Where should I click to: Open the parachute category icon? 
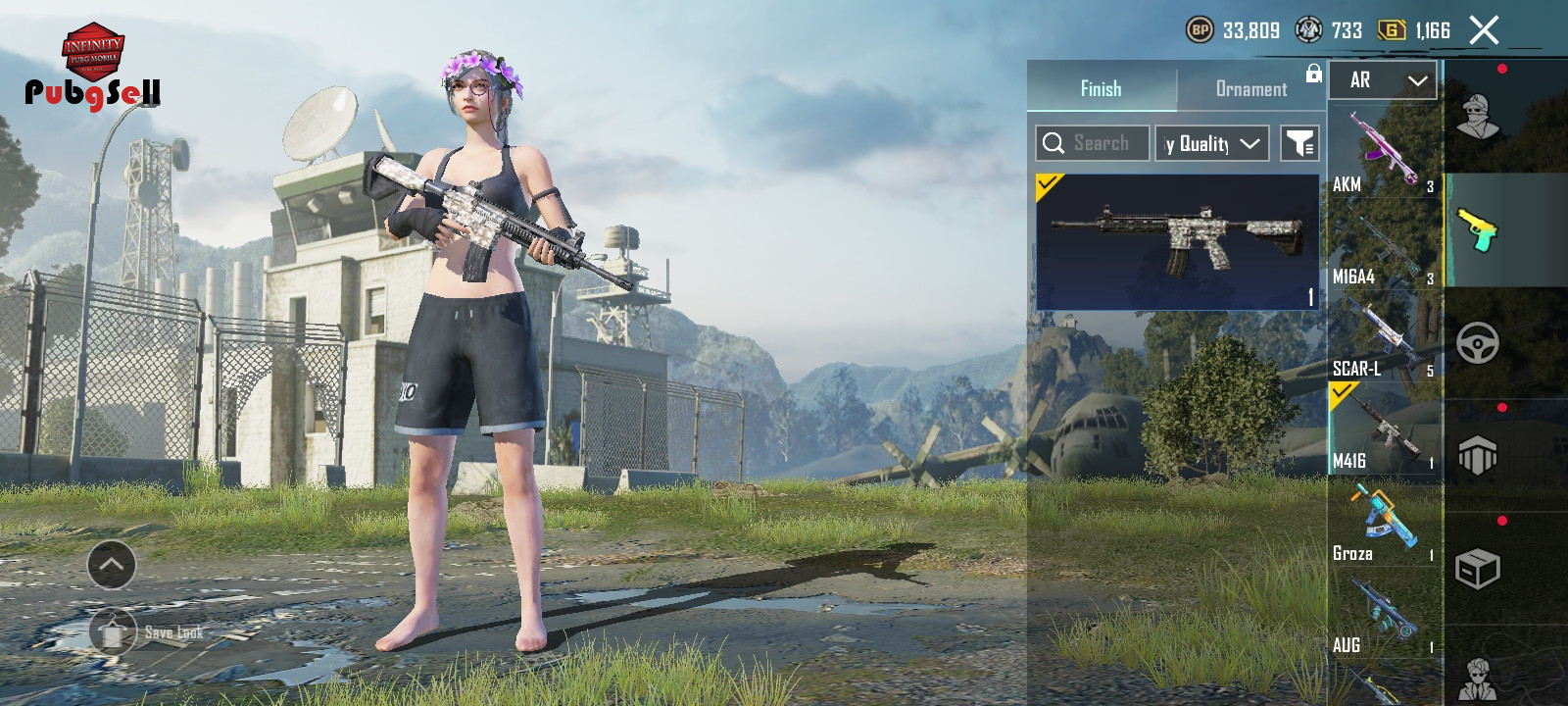pyautogui.click(x=1478, y=456)
